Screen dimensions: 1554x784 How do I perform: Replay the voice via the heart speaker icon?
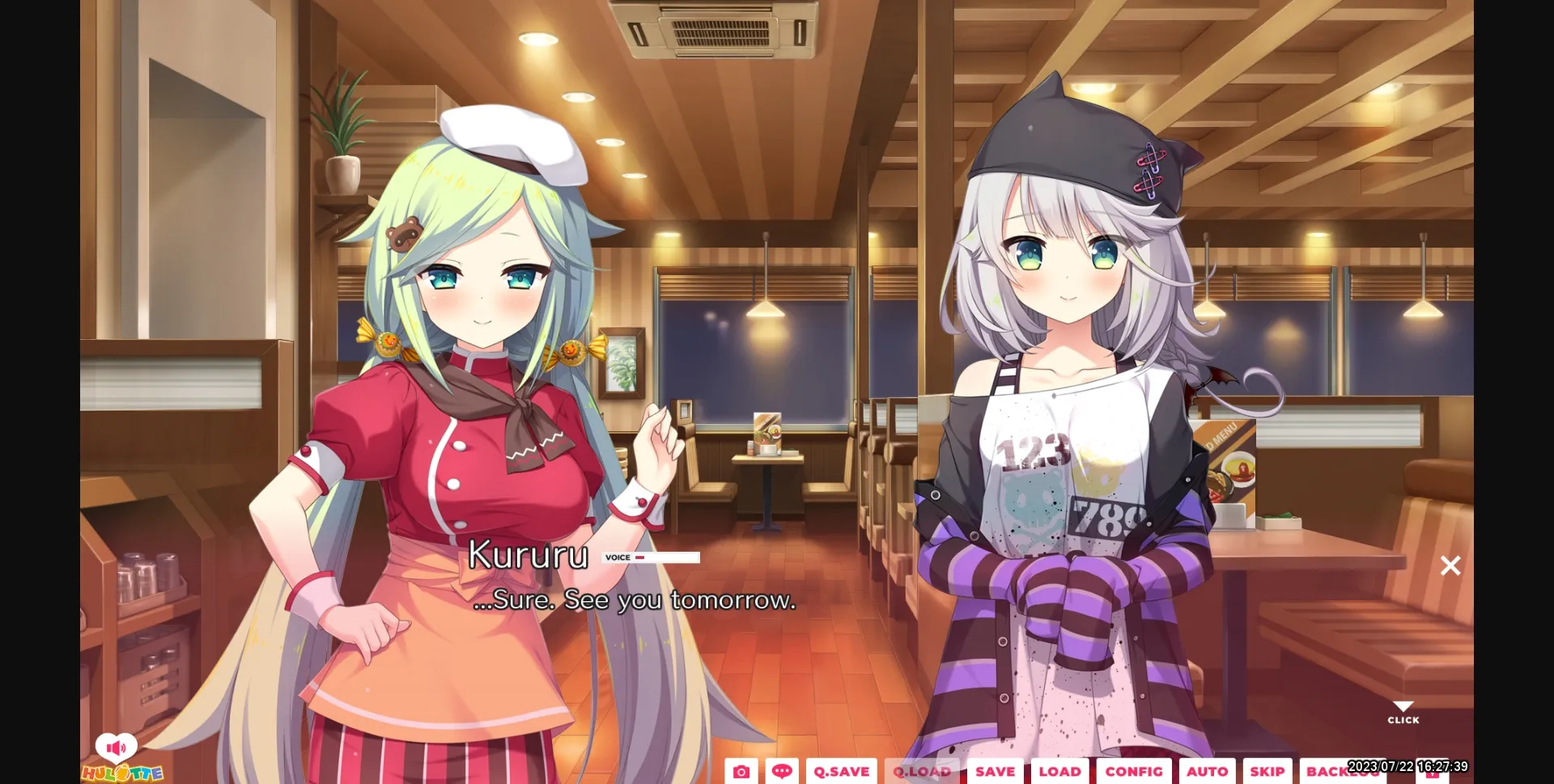pos(117,746)
